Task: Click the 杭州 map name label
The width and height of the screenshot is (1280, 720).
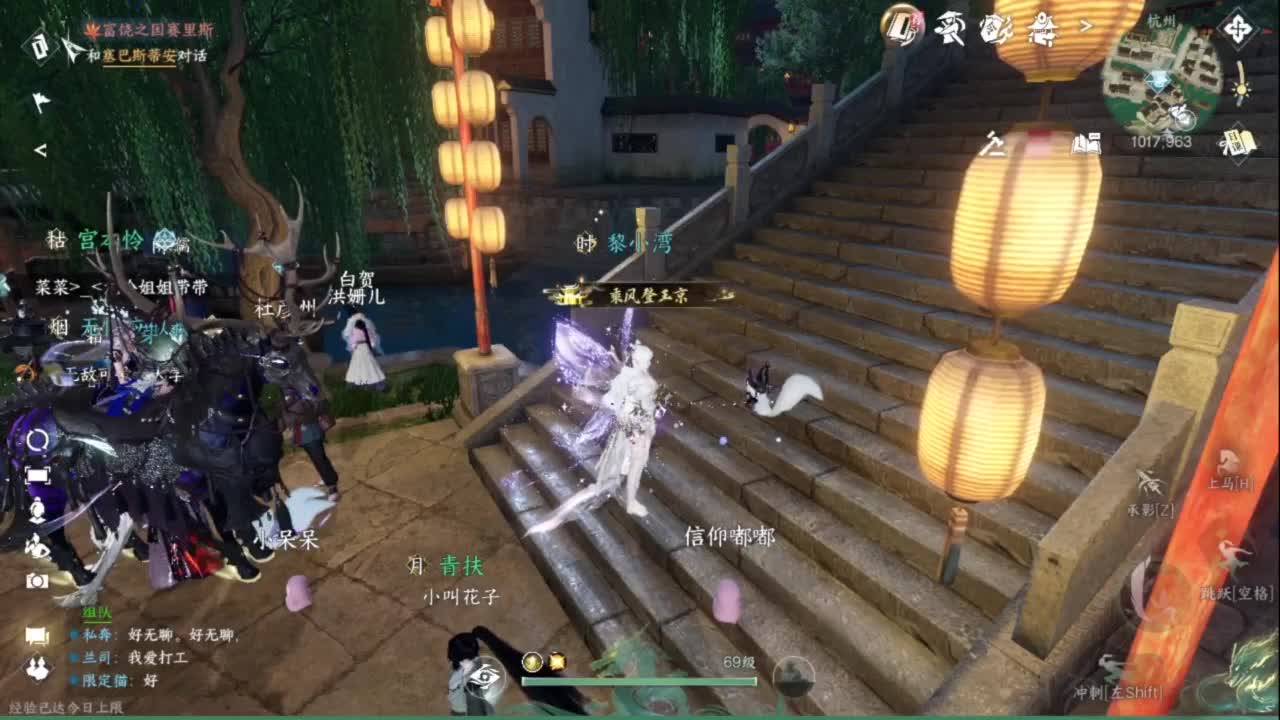Action: [x=1160, y=20]
